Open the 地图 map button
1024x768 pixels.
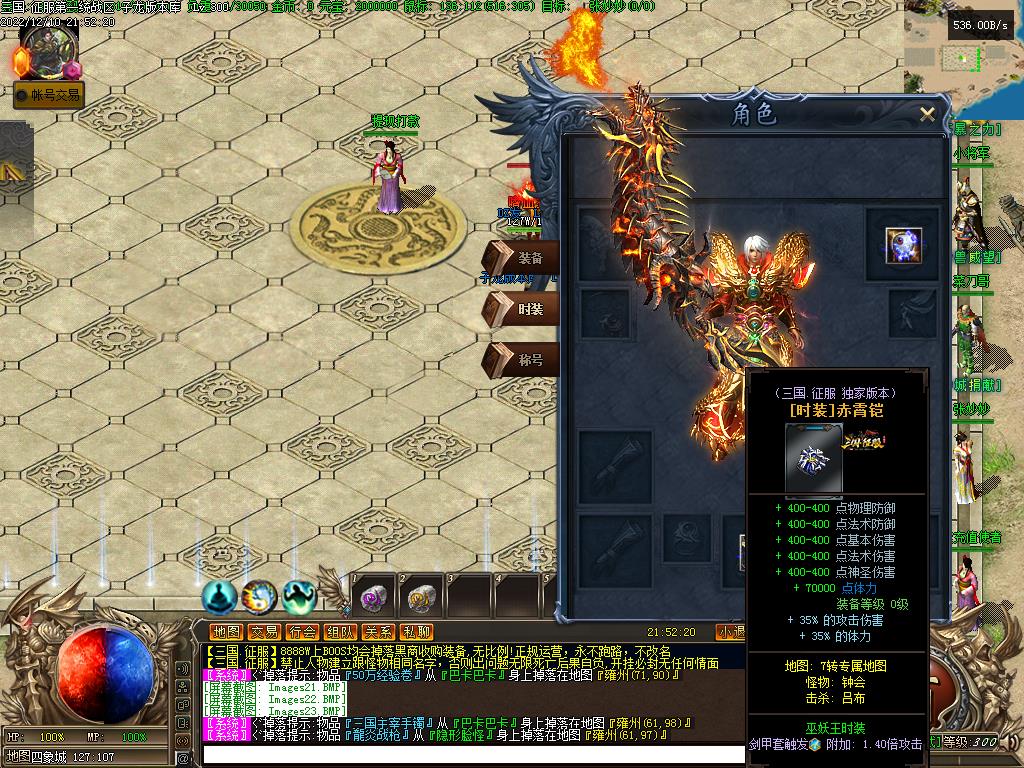pyautogui.click(x=227, y=632)
